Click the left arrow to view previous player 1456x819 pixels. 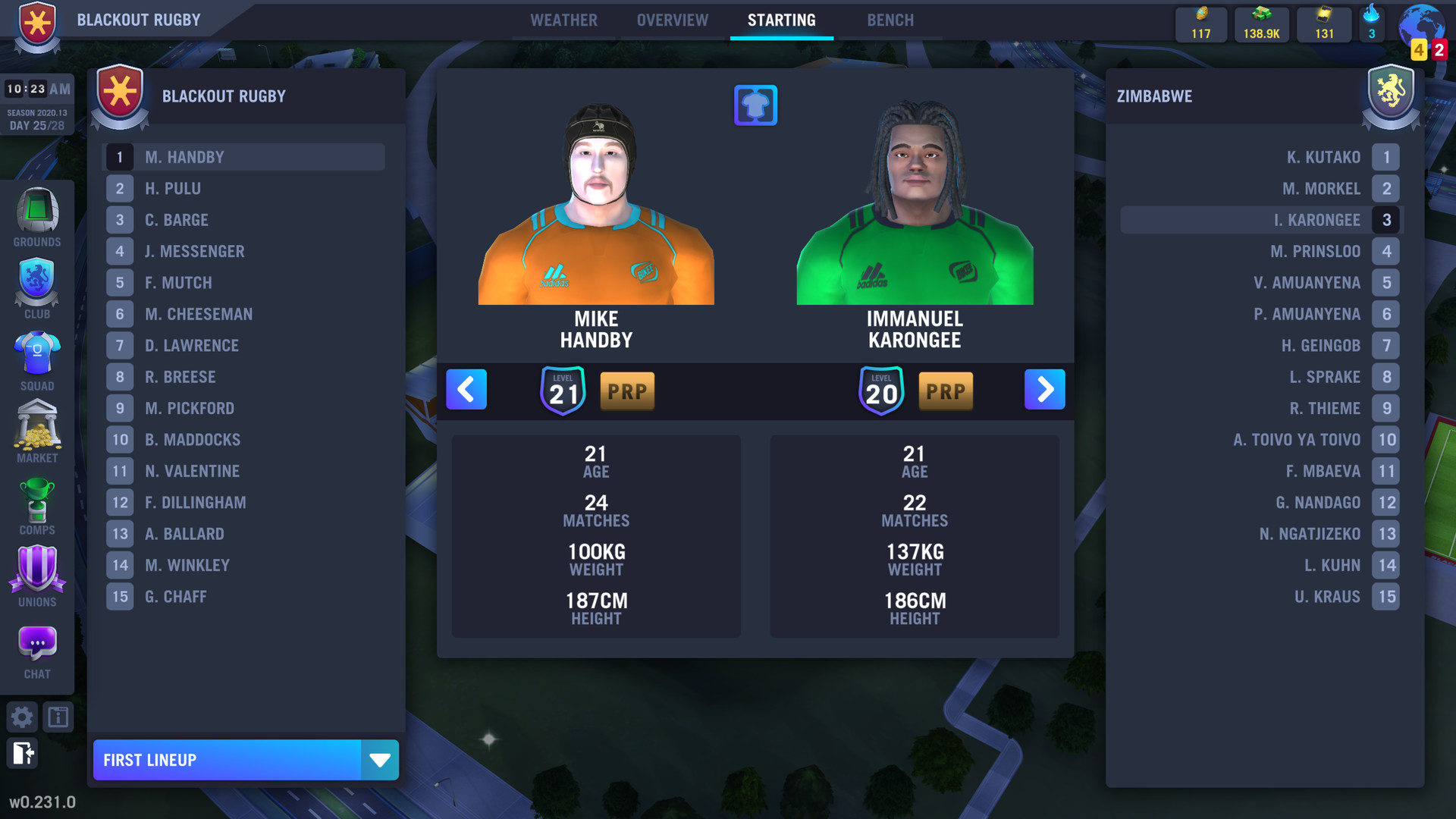click(466, 389)
